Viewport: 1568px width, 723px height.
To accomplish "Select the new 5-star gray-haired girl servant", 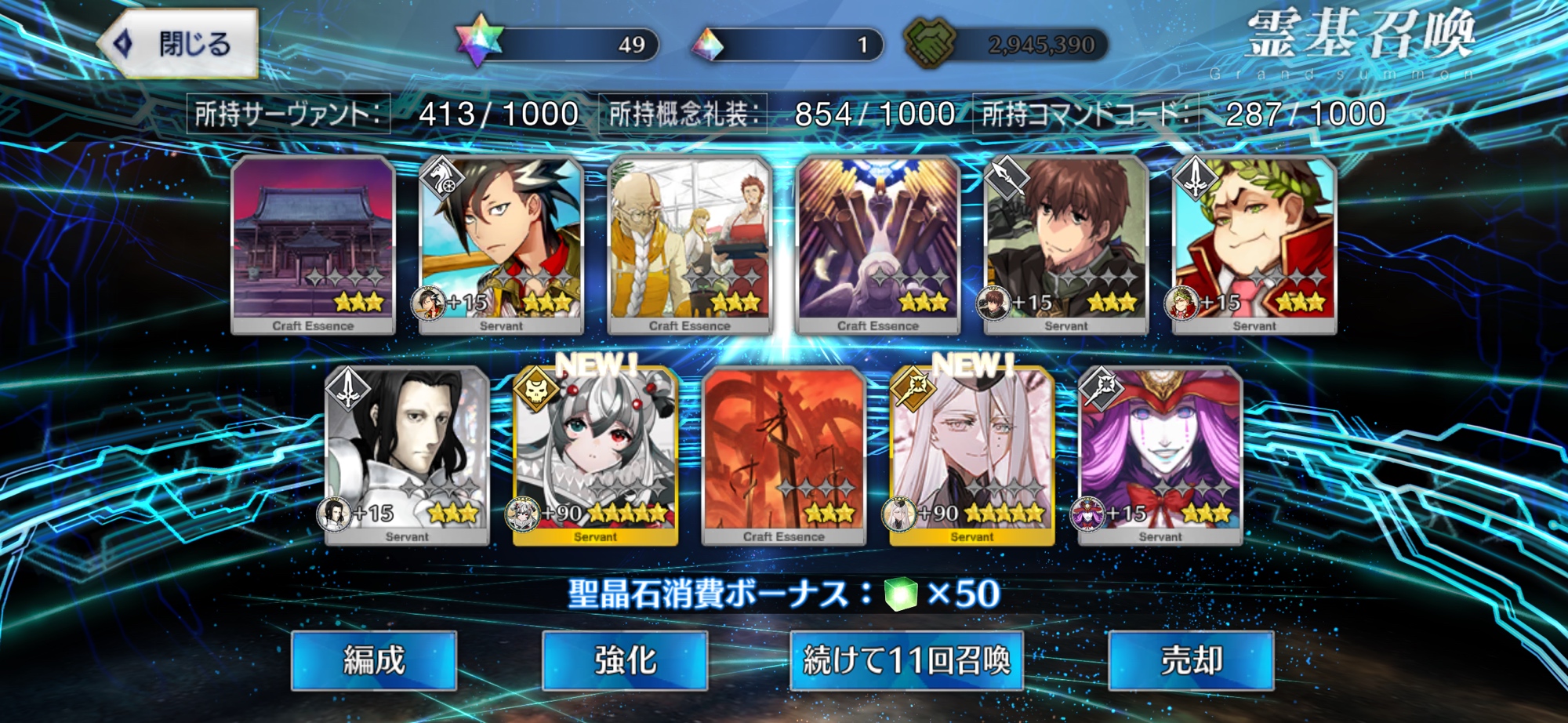I will [x=595, y=456].
